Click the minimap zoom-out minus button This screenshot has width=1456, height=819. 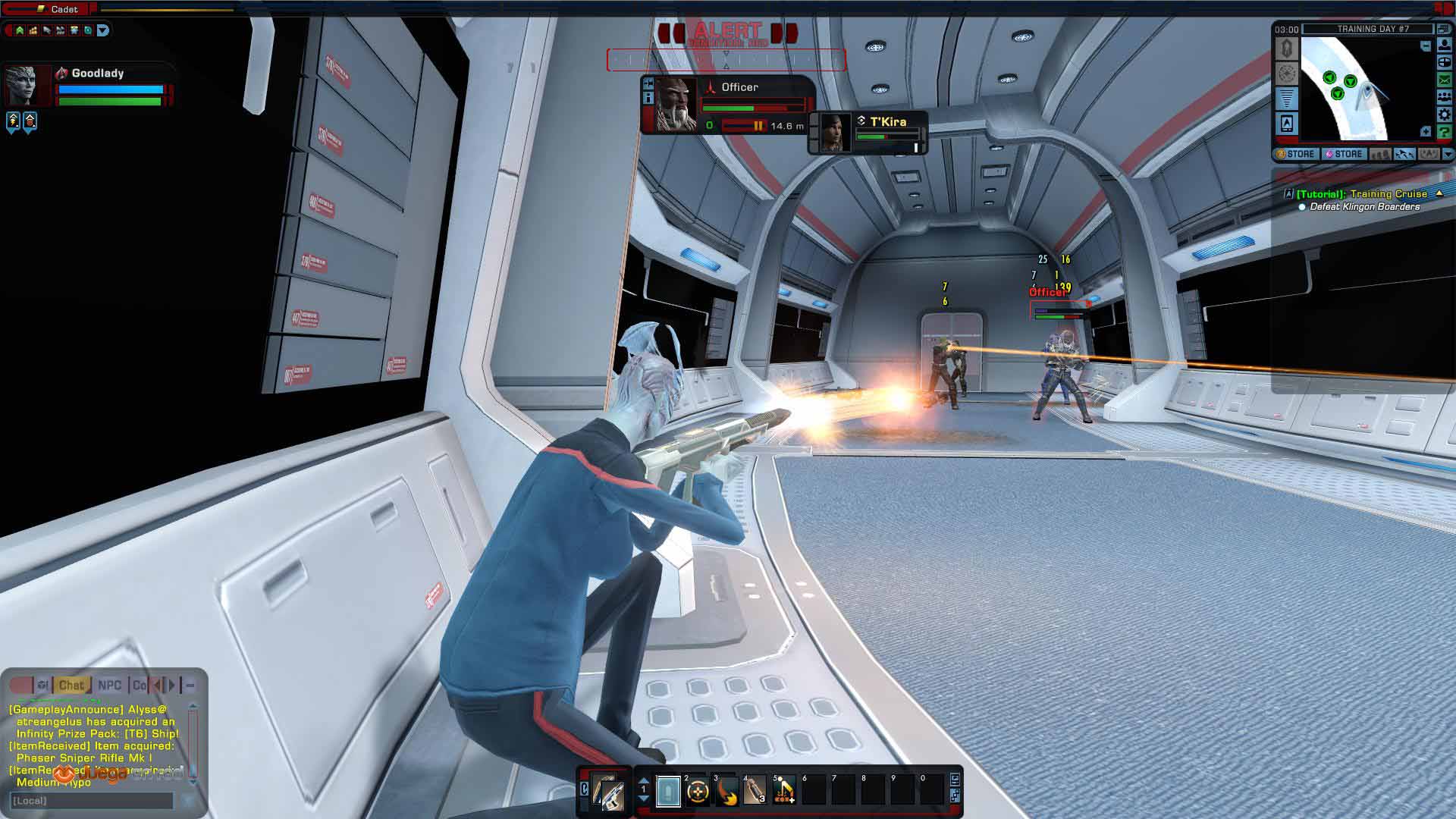tap(1426, 46)
